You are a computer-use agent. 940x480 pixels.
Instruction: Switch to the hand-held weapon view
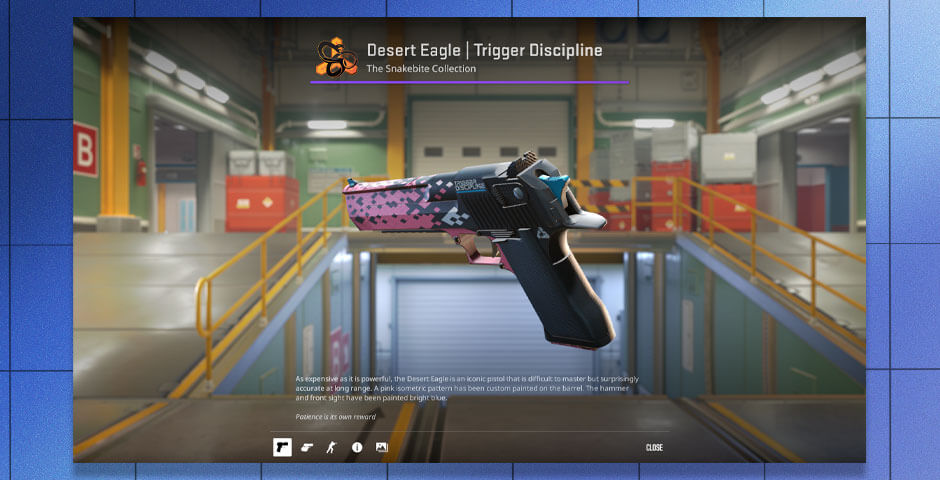pyautogui.click(x=307, y=447)
